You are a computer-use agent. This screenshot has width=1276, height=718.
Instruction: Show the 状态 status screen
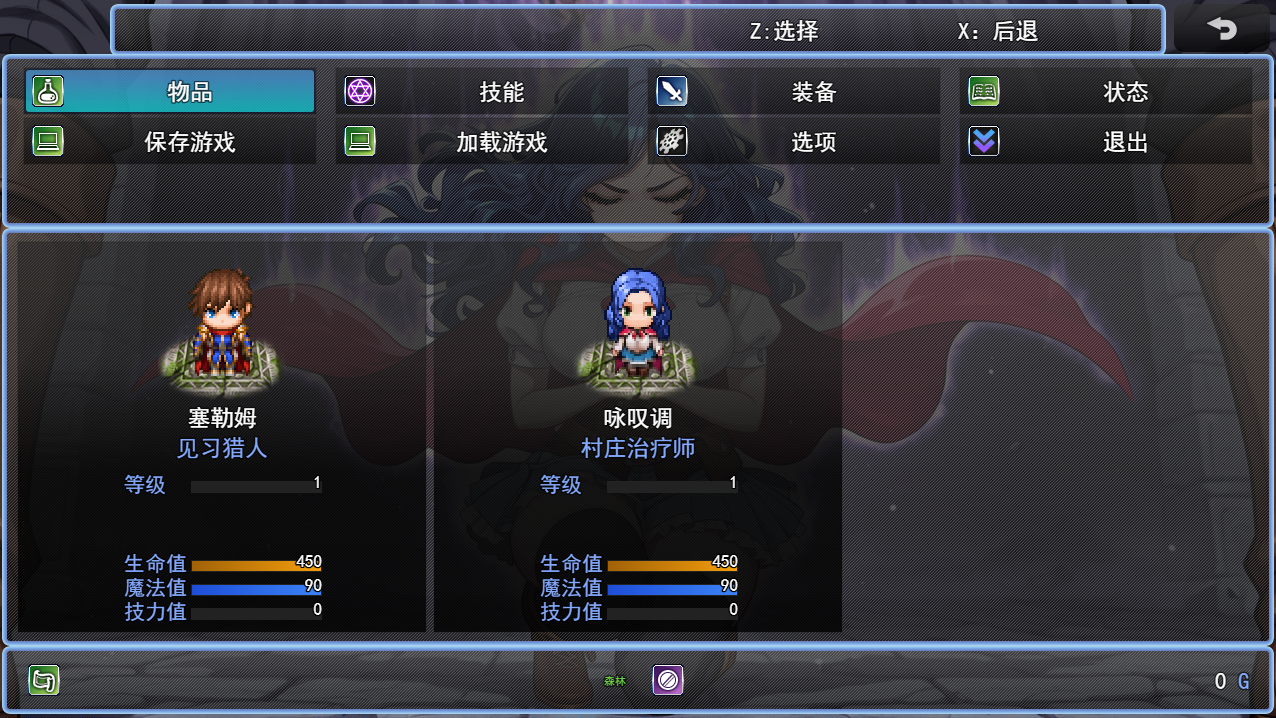point(1106,92)
